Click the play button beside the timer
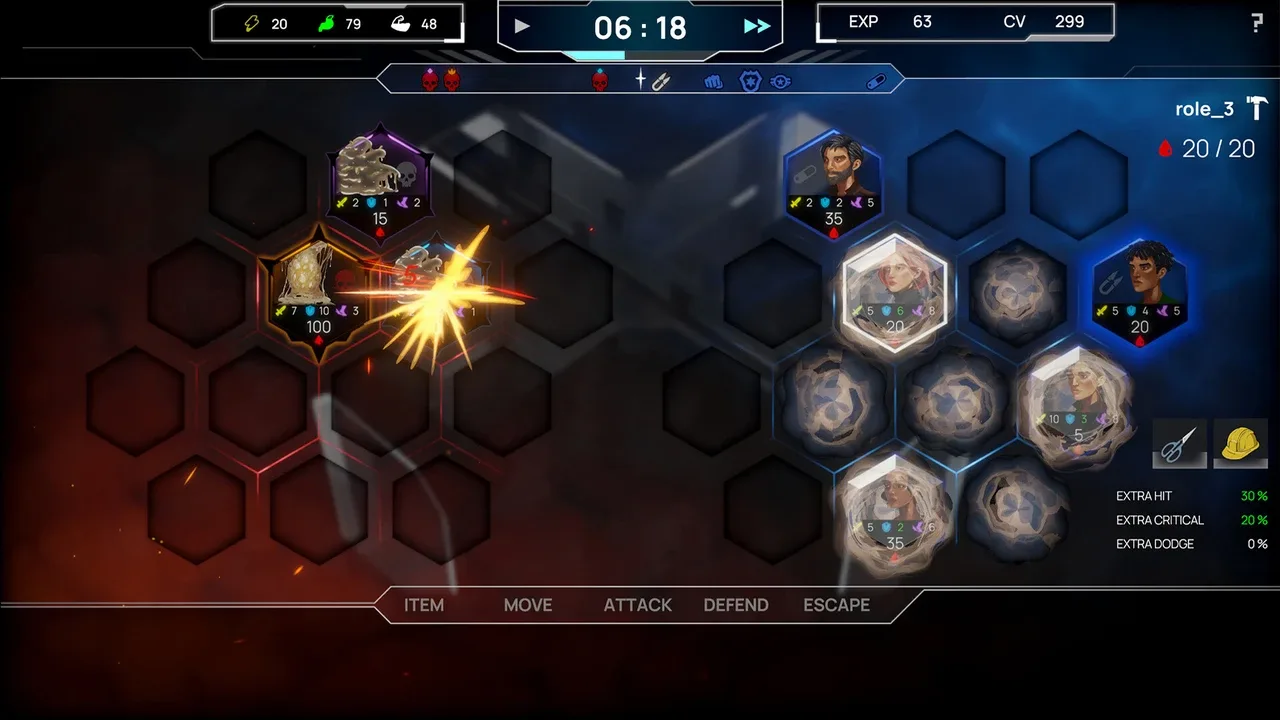Viewport: 1280px width, 720px height. coord(522,26)
